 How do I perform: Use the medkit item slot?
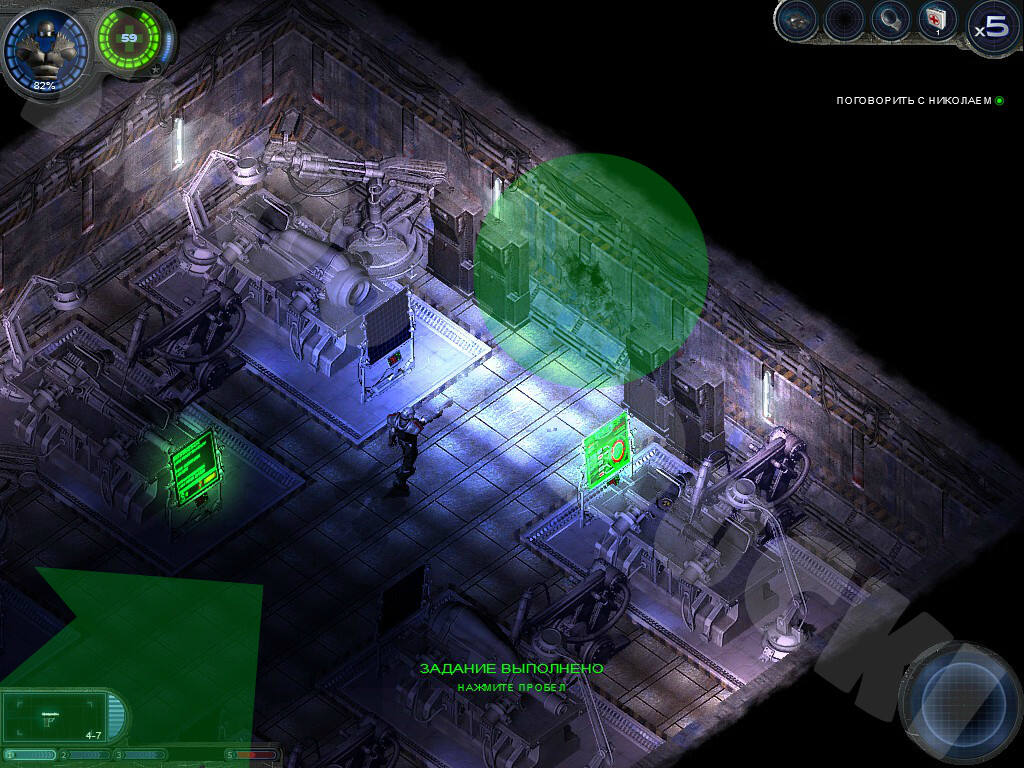(937, 20)
